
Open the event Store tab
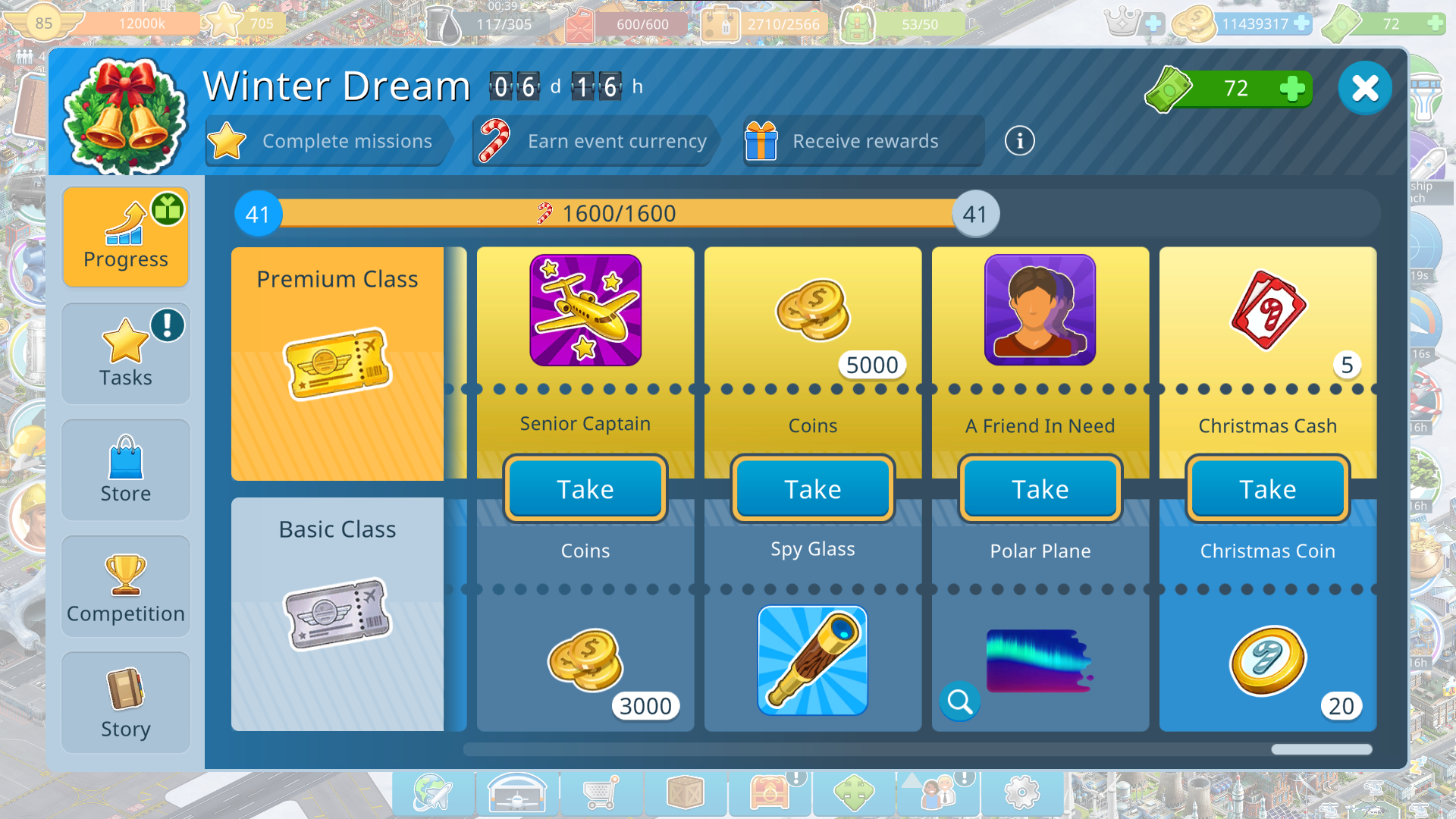point(126,470)
